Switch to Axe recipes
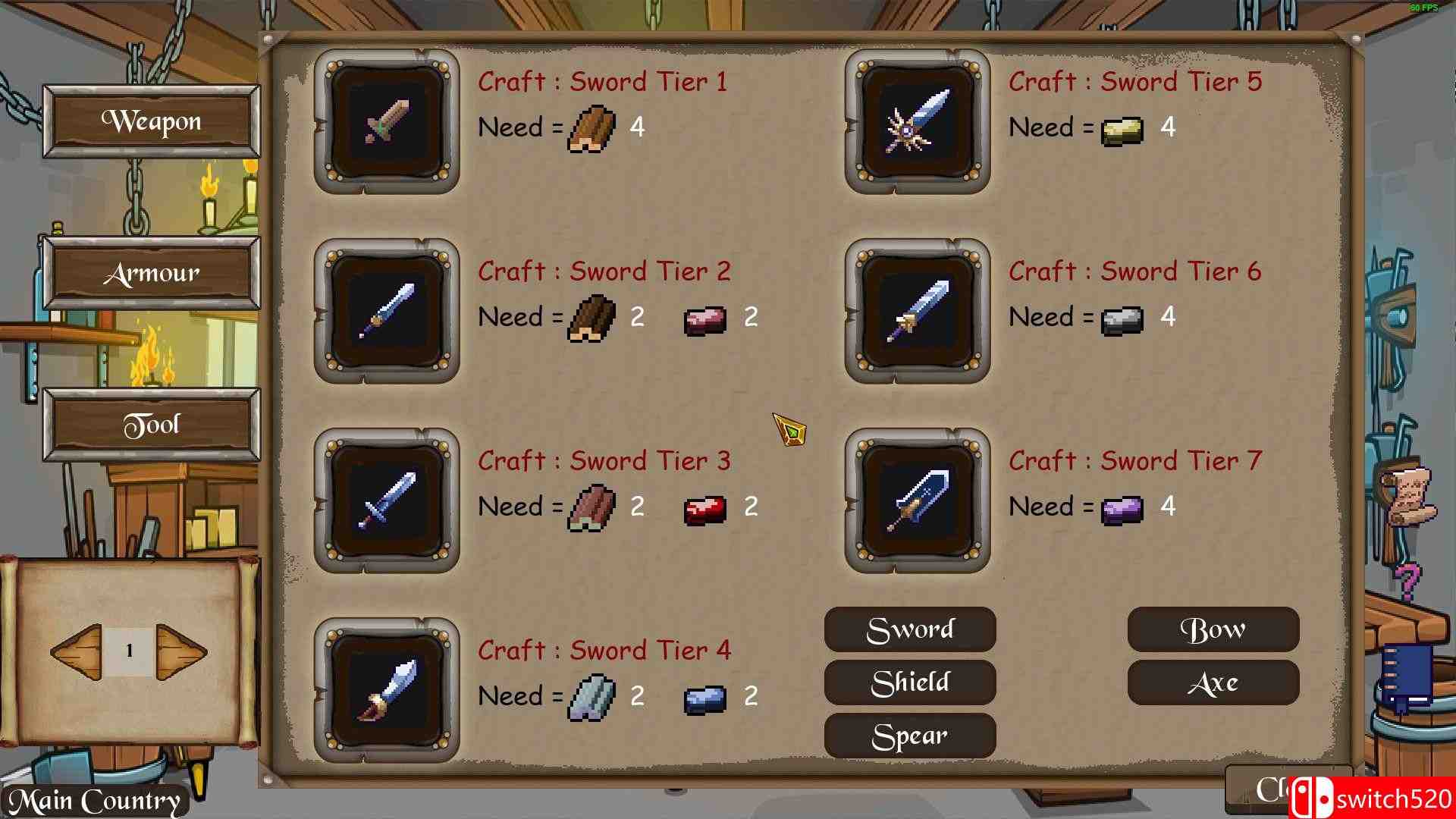Screen dimensions: 1456x819 pos(1213,682)
